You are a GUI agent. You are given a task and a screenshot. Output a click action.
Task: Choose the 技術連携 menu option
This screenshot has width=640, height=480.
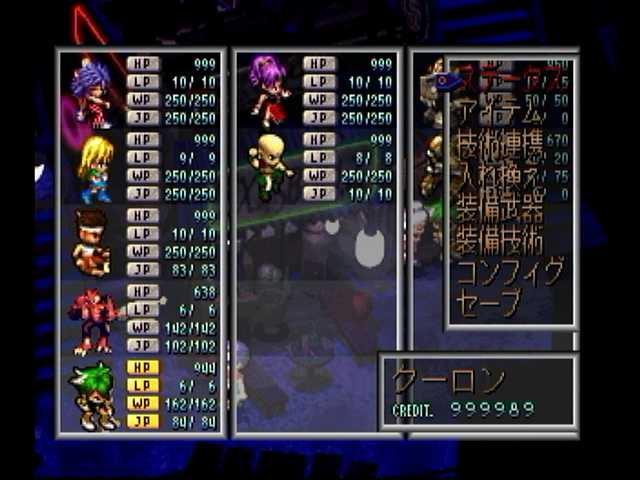tap(500, 148)
